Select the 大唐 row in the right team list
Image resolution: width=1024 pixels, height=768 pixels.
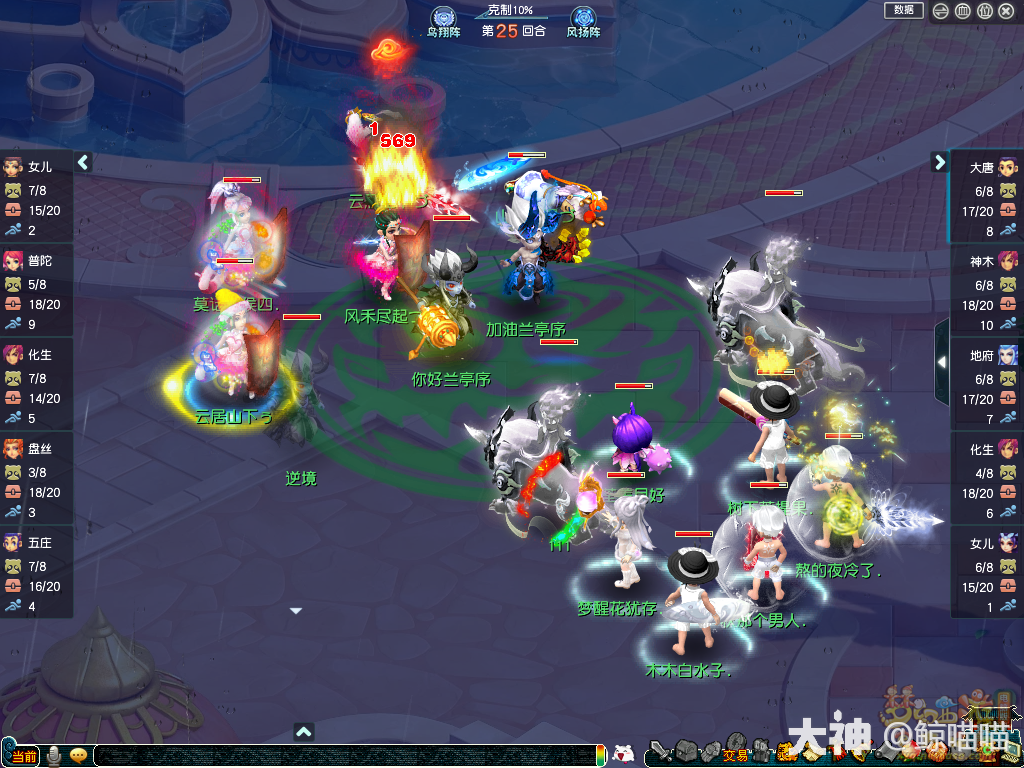pyautogui.click(x=985, y=198)
